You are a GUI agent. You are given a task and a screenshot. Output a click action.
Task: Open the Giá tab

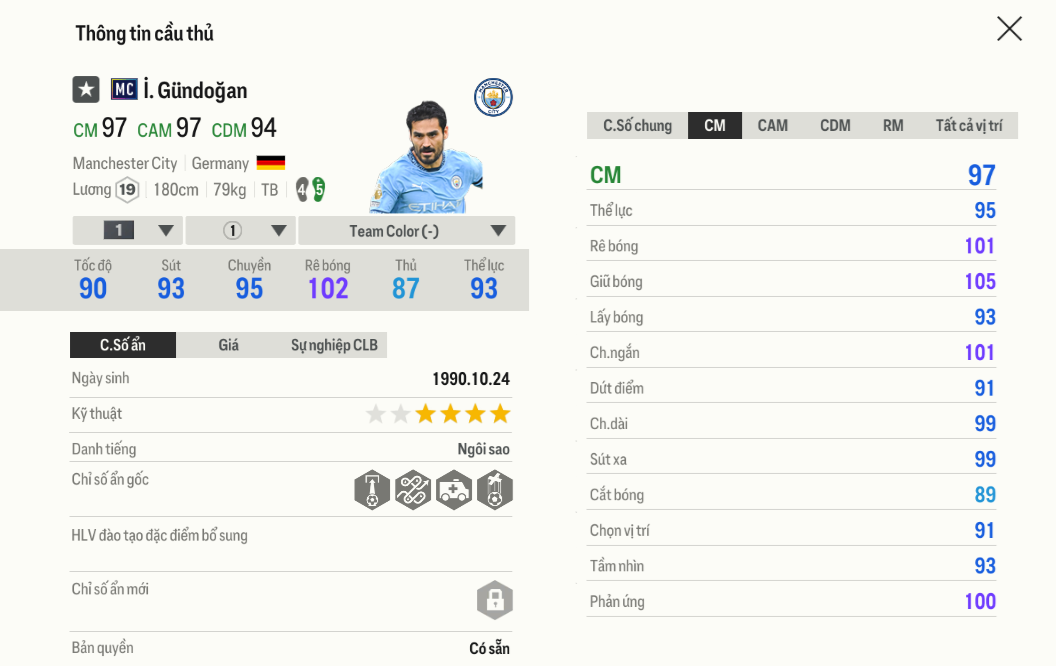pos(228,345)
